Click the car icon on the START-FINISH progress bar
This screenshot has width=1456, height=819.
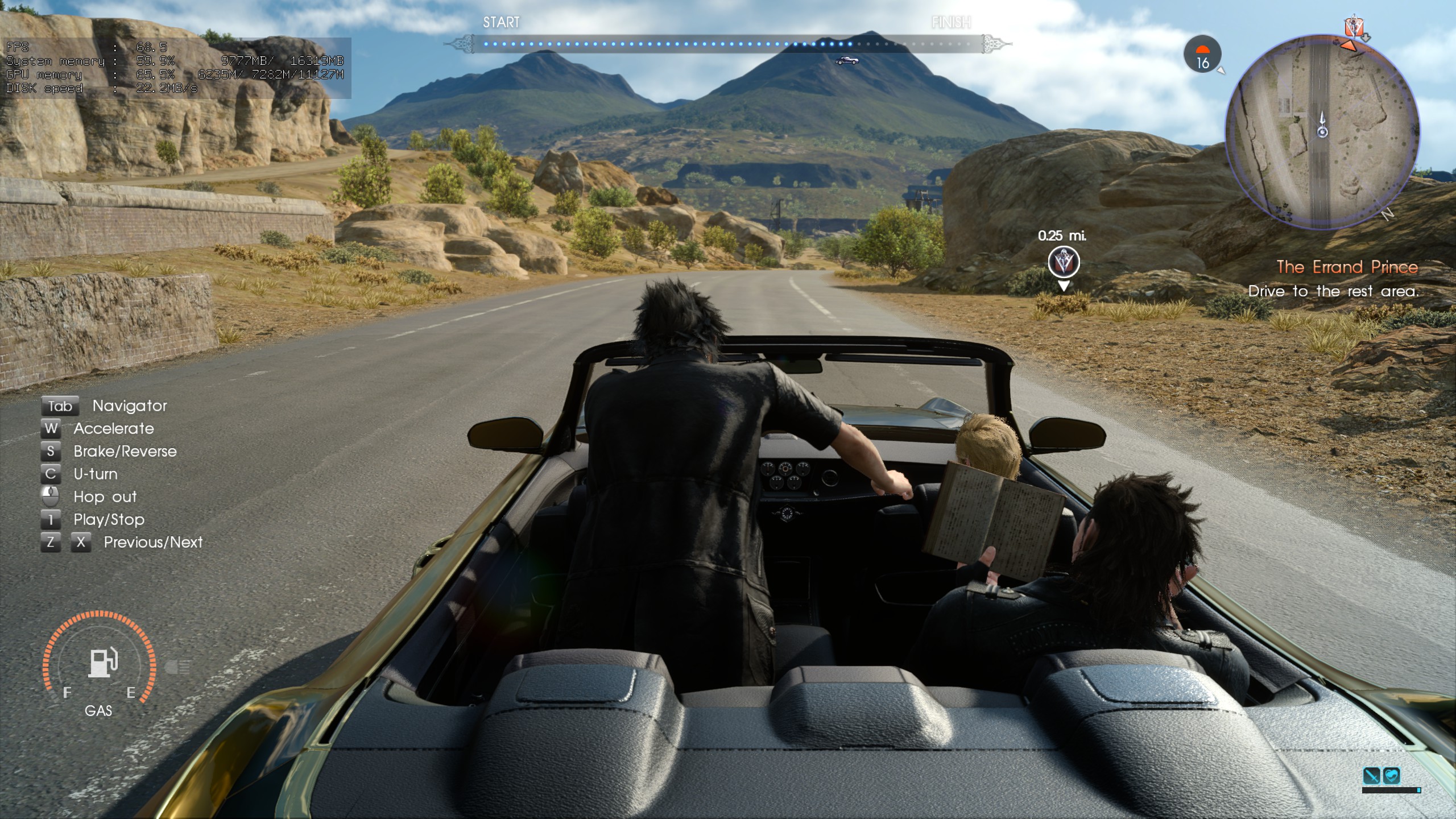click(x=847, y=59)
